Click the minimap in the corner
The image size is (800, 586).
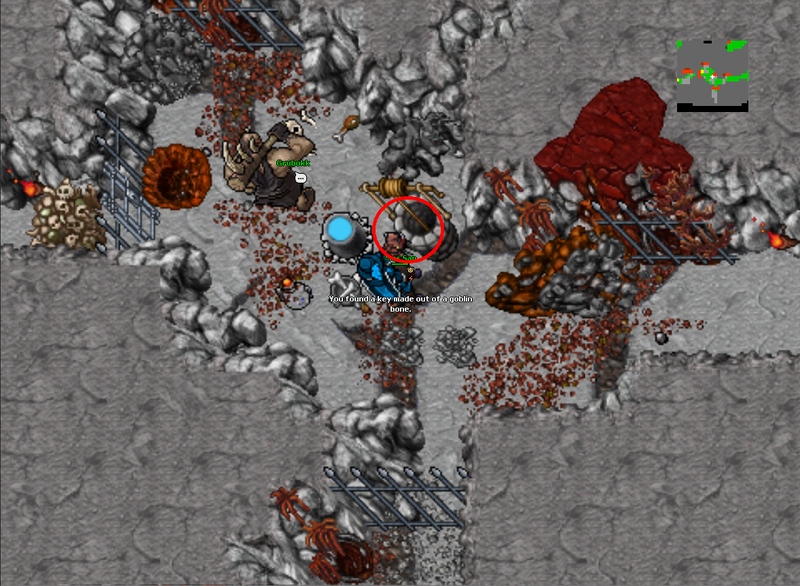(x=712, y=75)
